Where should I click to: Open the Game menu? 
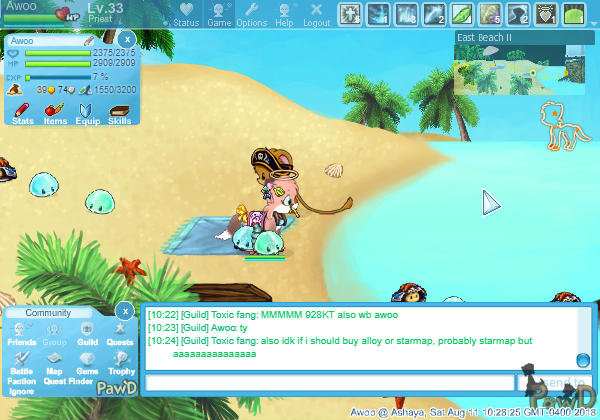point(219,14)
